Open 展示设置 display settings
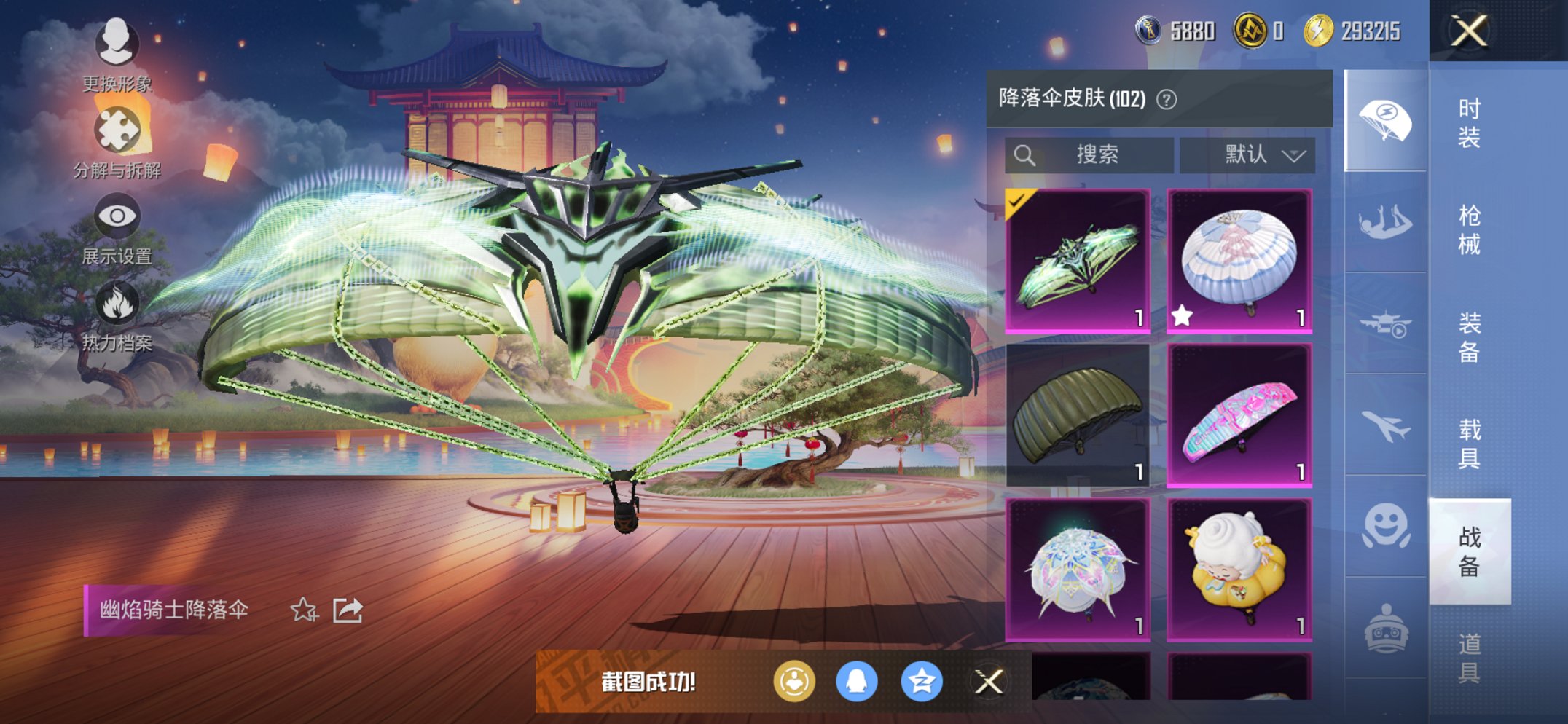Screen dimensions: 1568x724 coord(117,216)
